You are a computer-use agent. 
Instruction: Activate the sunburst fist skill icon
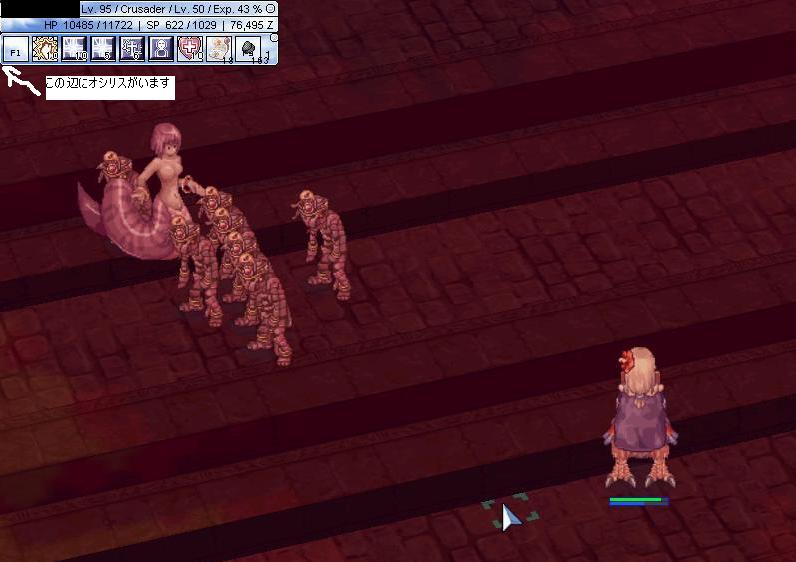pyautogui.click(x=45, y=48)
